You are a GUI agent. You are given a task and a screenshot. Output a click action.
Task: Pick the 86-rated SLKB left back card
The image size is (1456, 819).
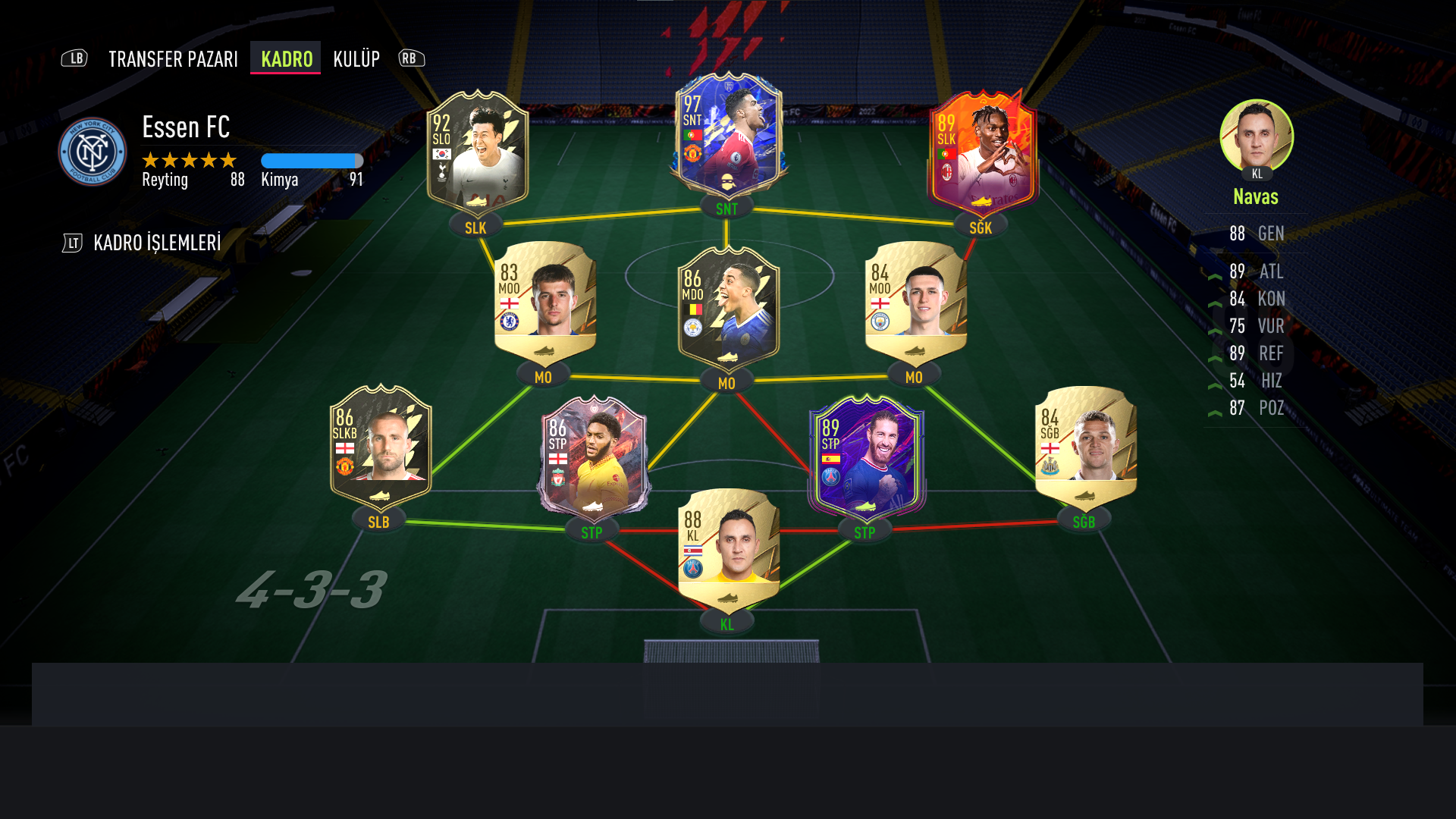pos(380,447)
